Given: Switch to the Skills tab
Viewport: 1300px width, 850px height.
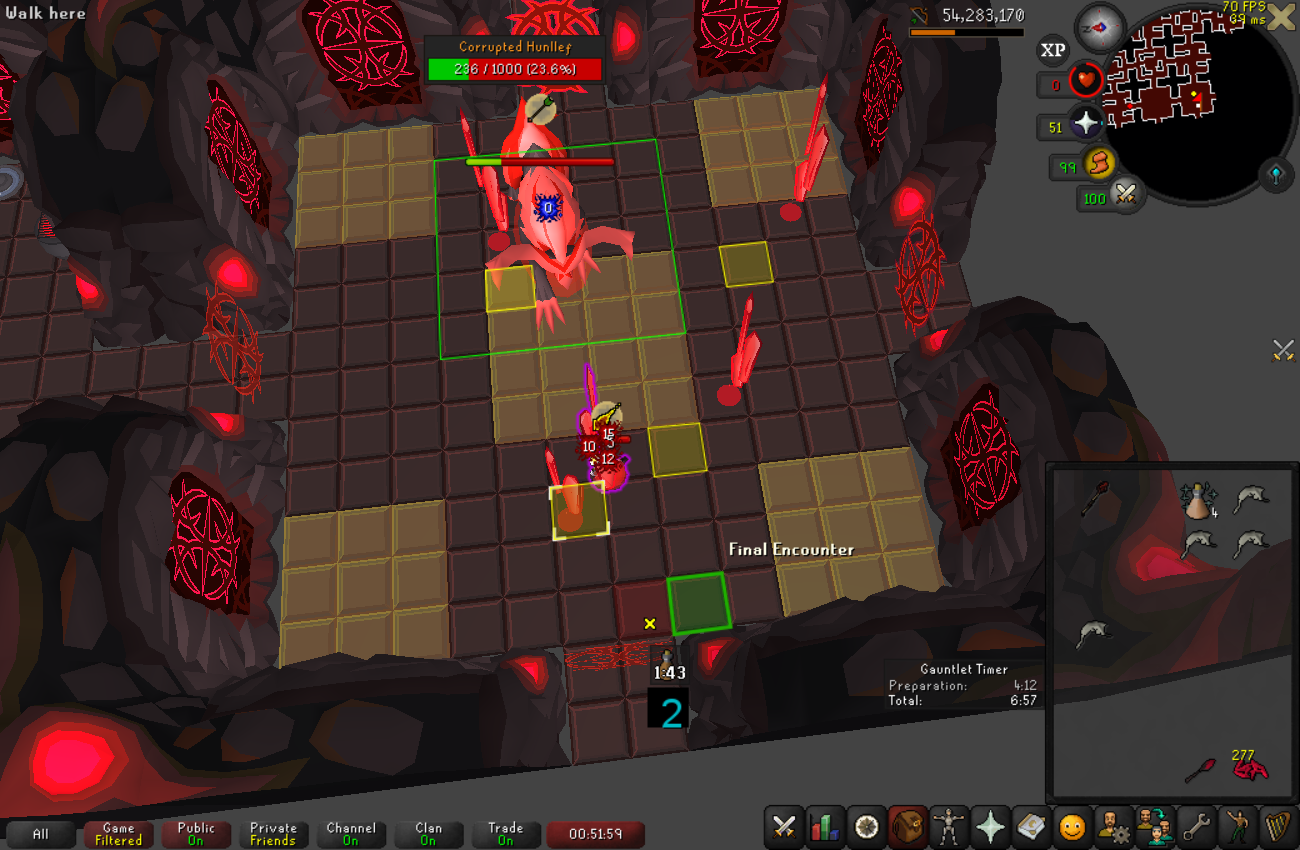Looking at the screenshot, I should (826, 827).
